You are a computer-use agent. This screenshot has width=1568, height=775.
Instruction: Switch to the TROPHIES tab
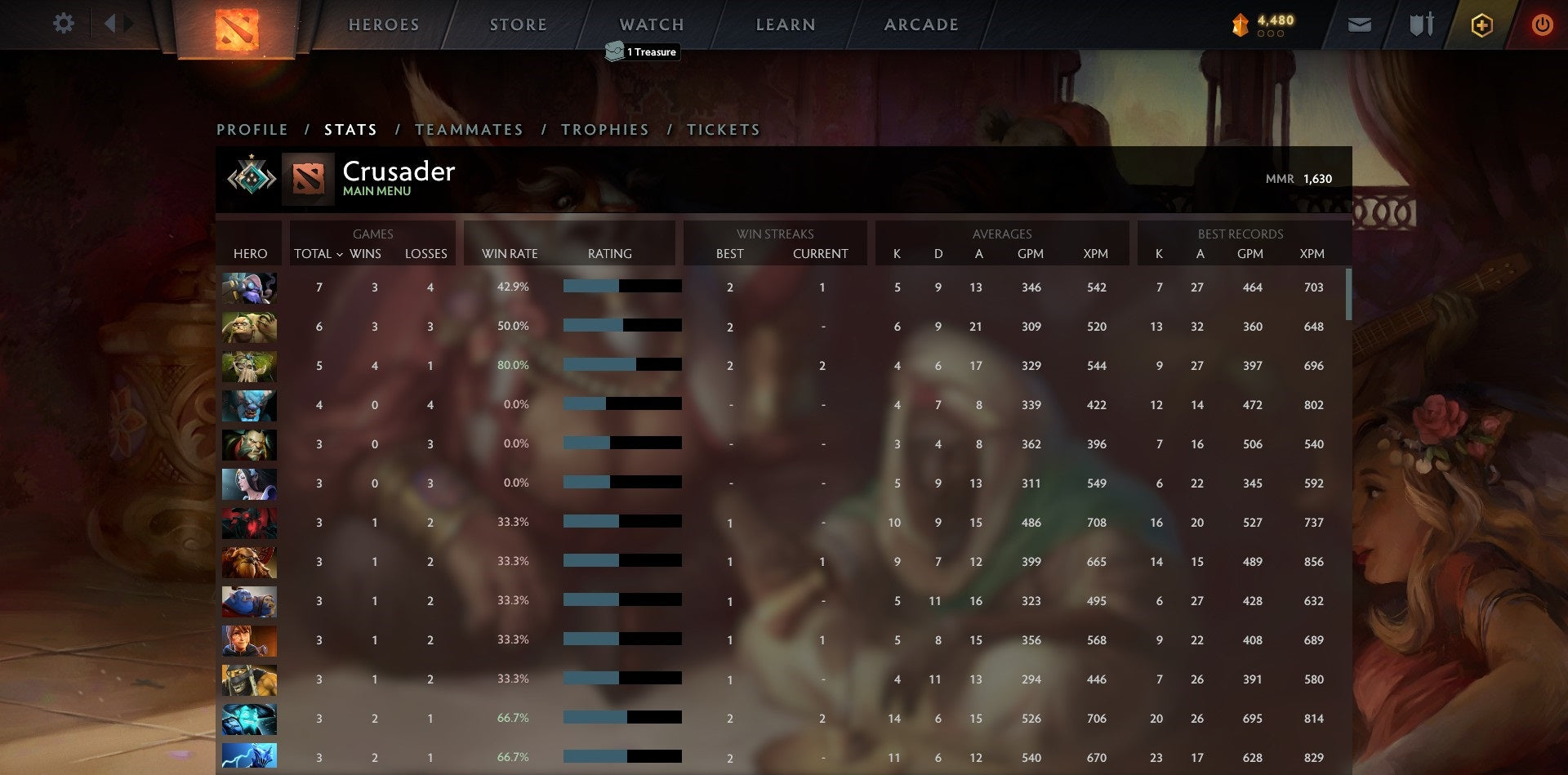pyautogui.click(x=604, y=130)
